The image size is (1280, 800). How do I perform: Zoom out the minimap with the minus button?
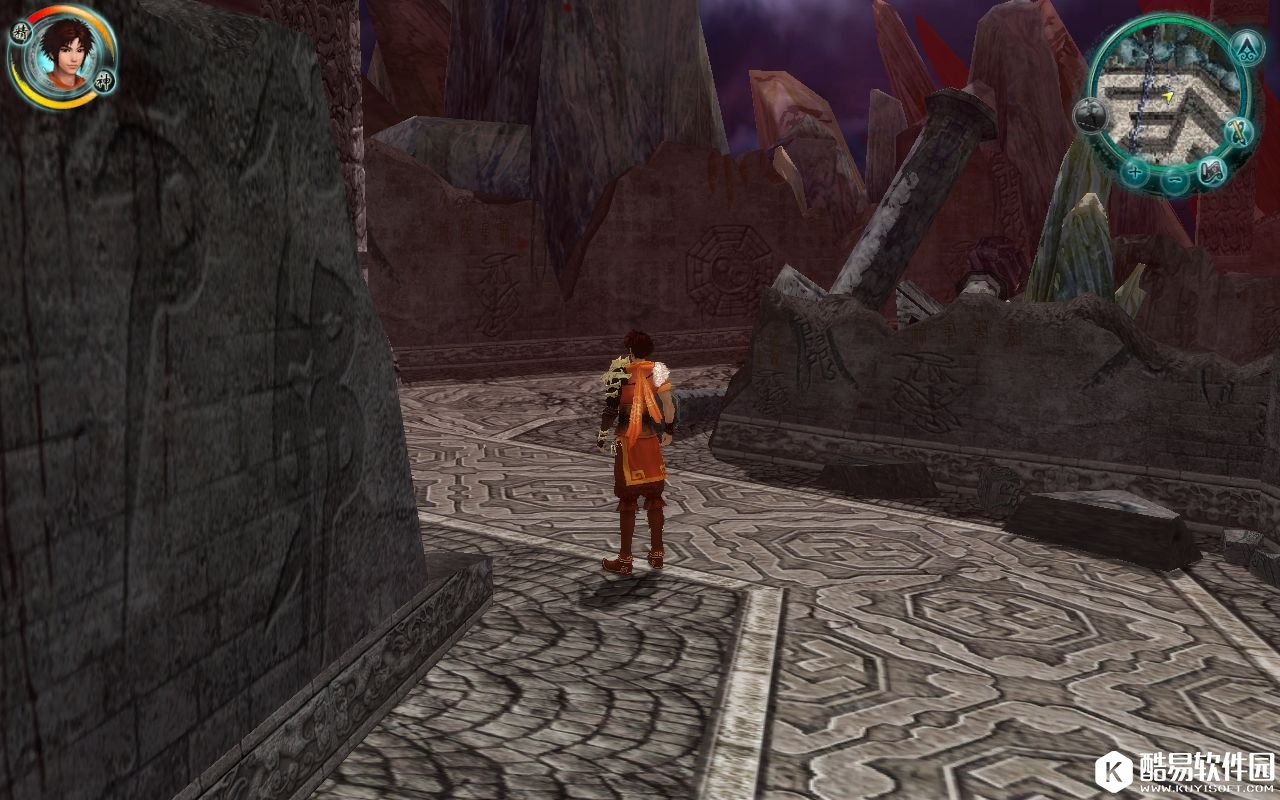pyautogui.click(x=1176, y=181)
